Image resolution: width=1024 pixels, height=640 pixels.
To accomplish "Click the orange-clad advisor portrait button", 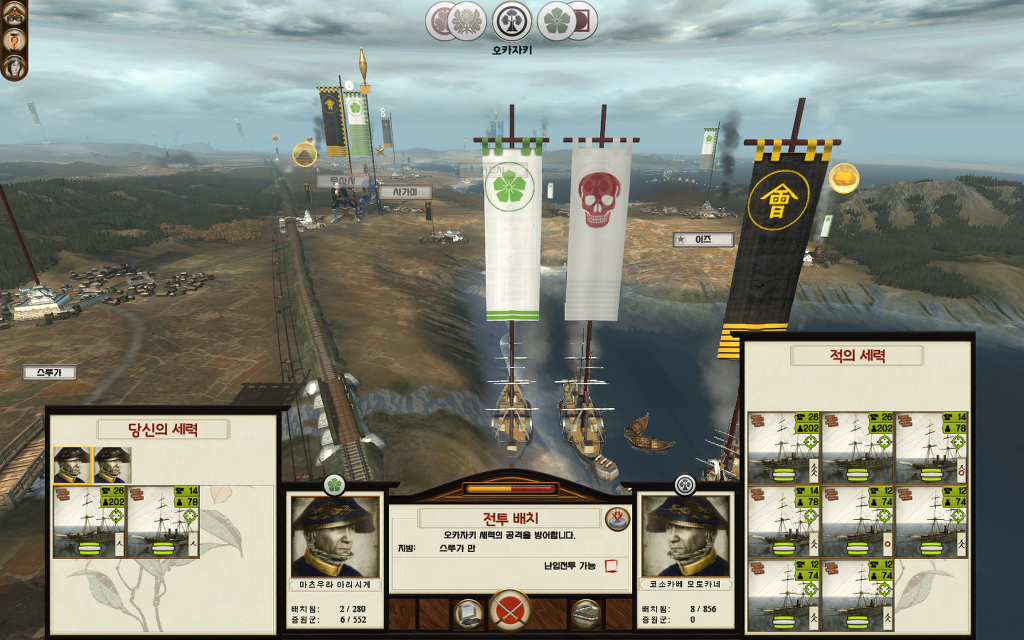I will point(14,40).
